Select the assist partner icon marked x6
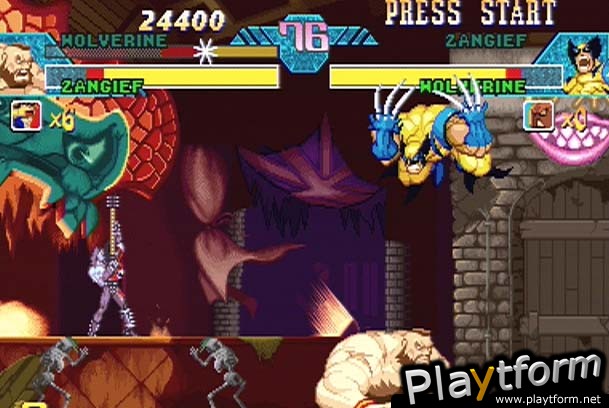This screenshot has width=609, height=408. 26,117
